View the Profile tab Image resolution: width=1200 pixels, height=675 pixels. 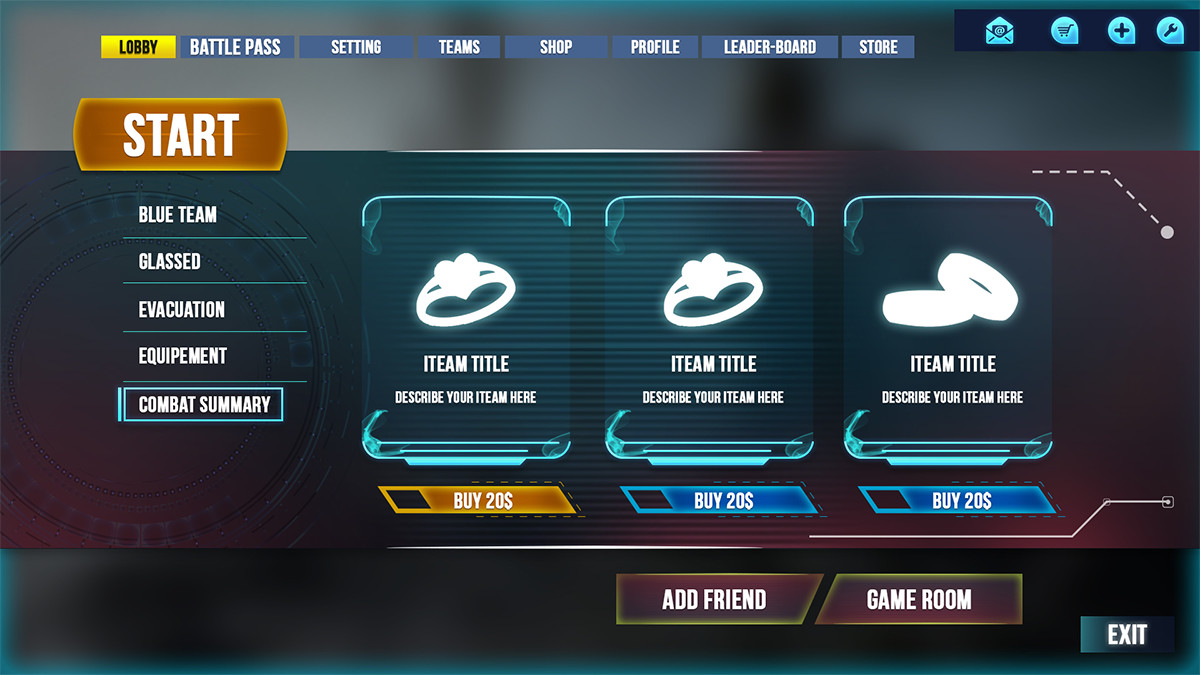coord(655,47)
